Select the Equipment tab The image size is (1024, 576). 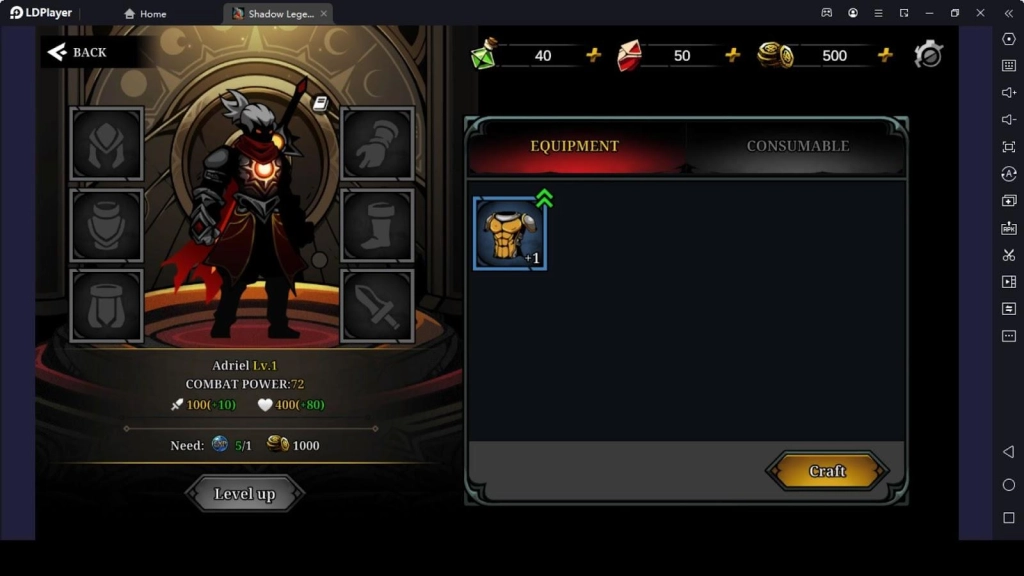coord(575,146)
